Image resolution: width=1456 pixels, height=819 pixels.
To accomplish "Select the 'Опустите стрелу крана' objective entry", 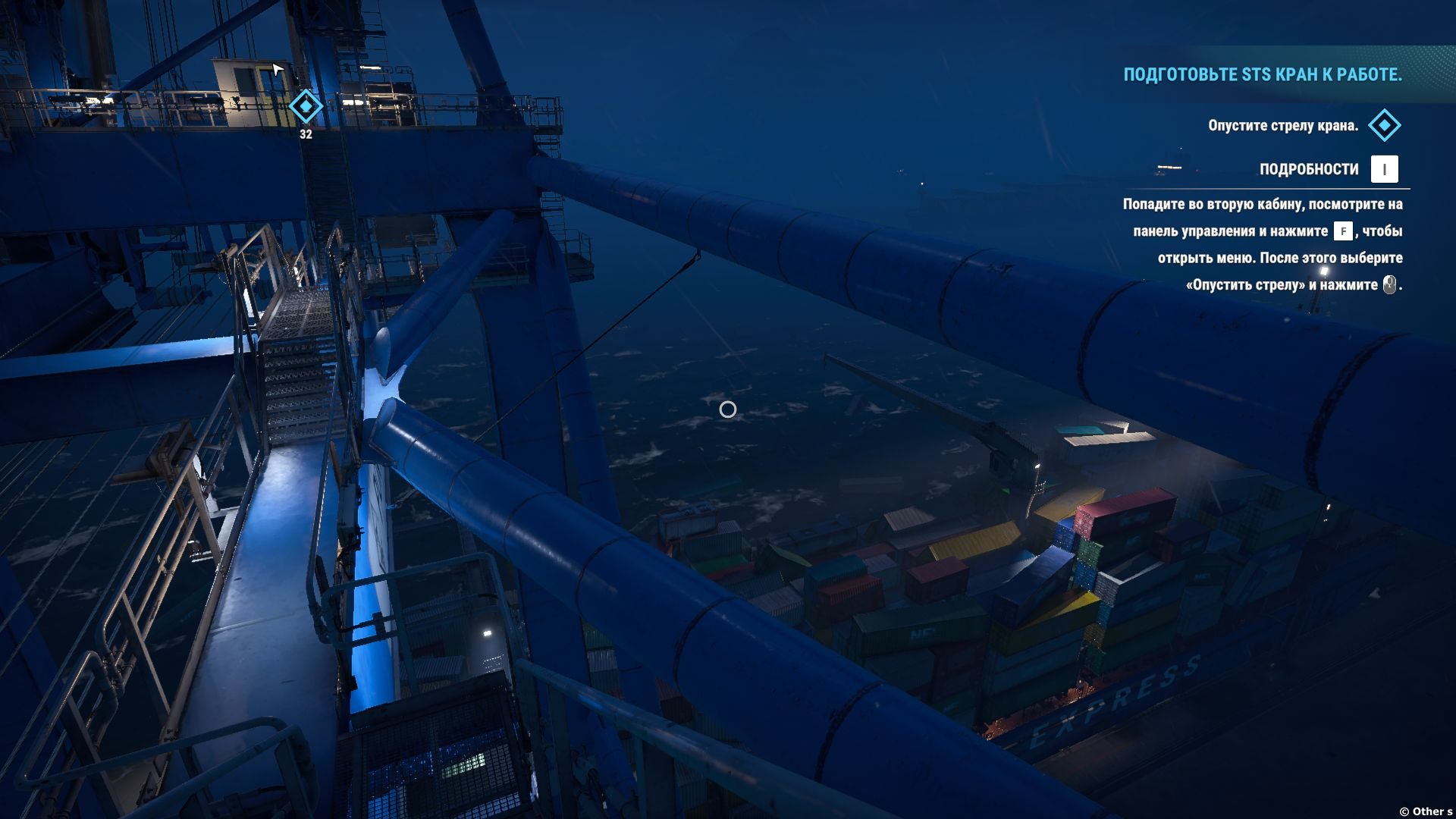I will click(x=1282, y=125).
